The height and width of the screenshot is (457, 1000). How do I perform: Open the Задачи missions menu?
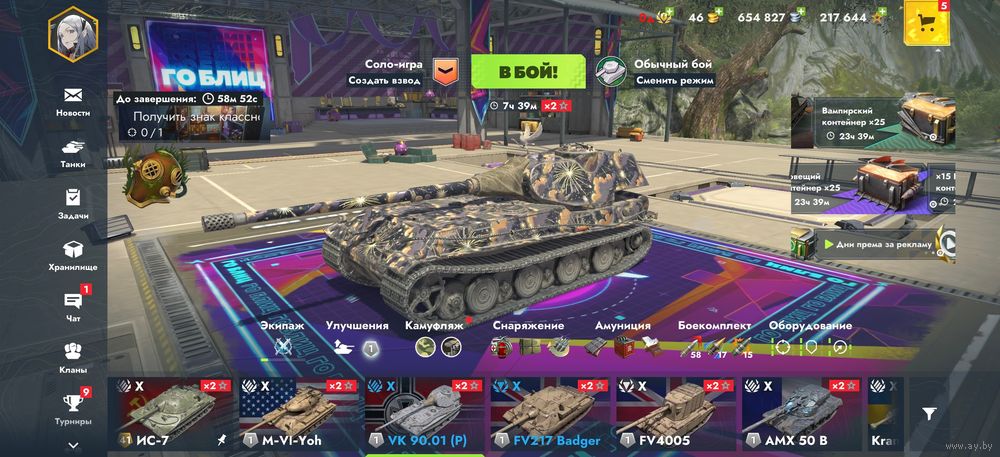72,203
